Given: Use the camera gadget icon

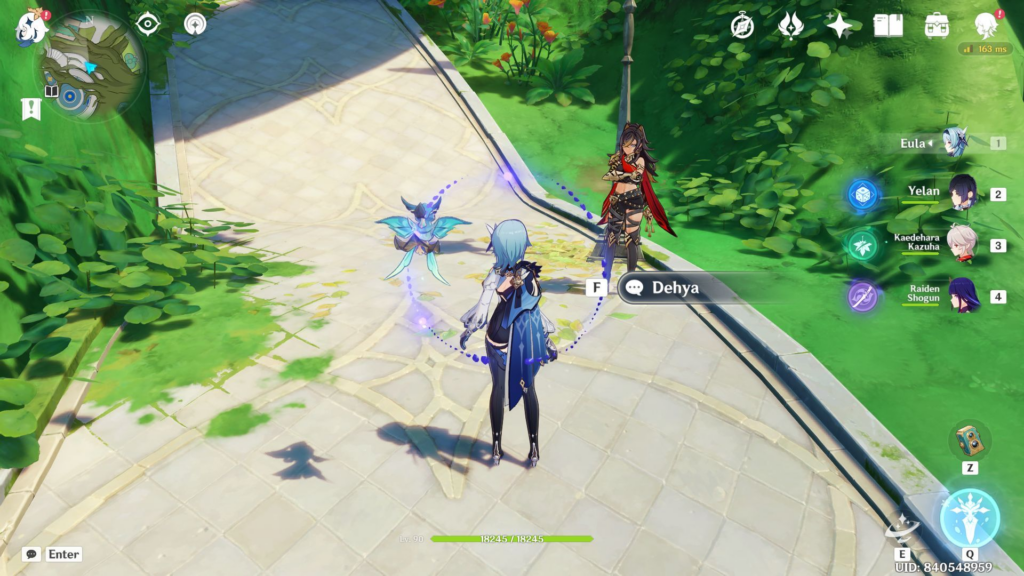Looking at the screenshot, I should pos(970,440).
